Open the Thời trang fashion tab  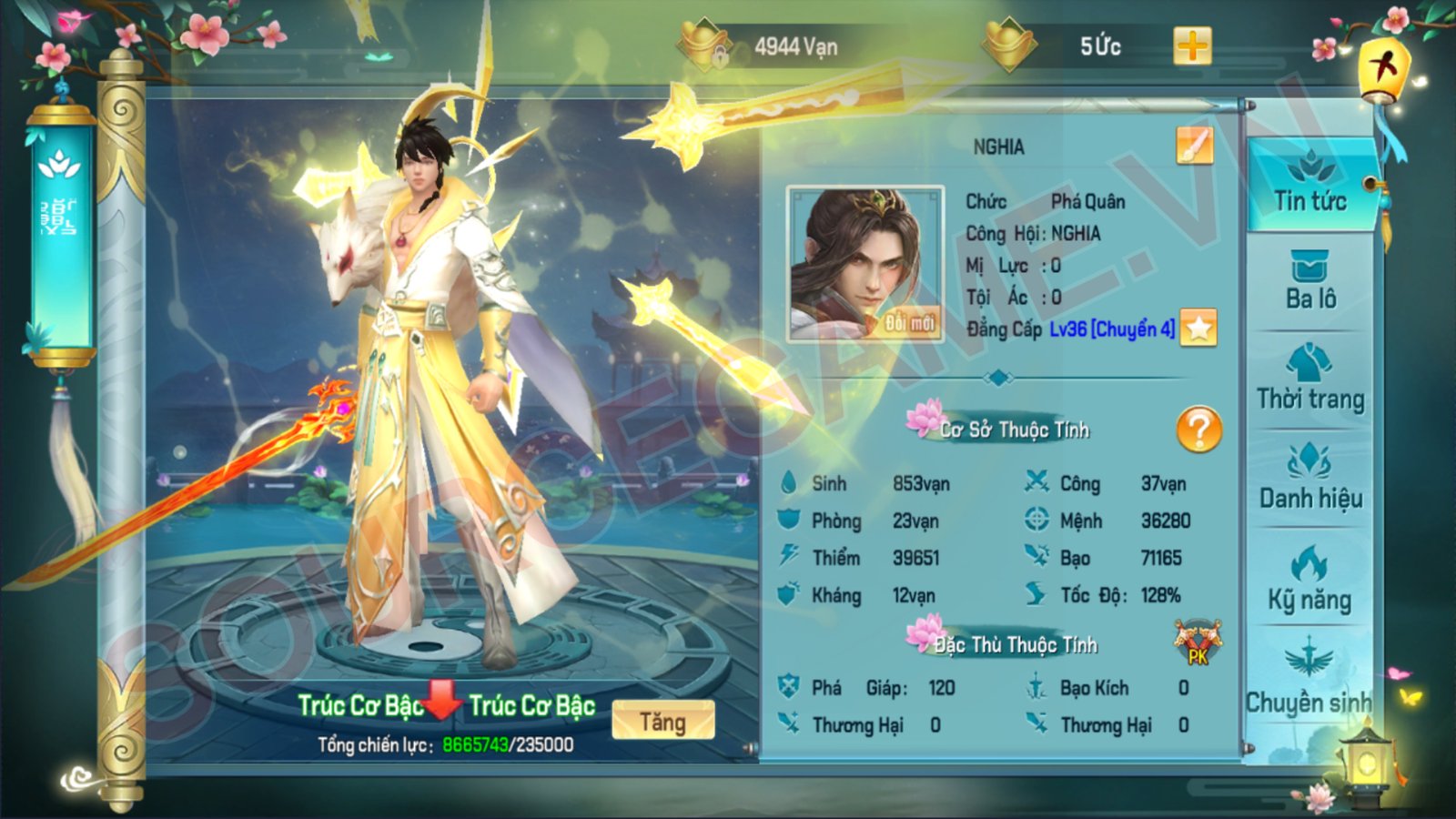click(x=1310, y=380)
